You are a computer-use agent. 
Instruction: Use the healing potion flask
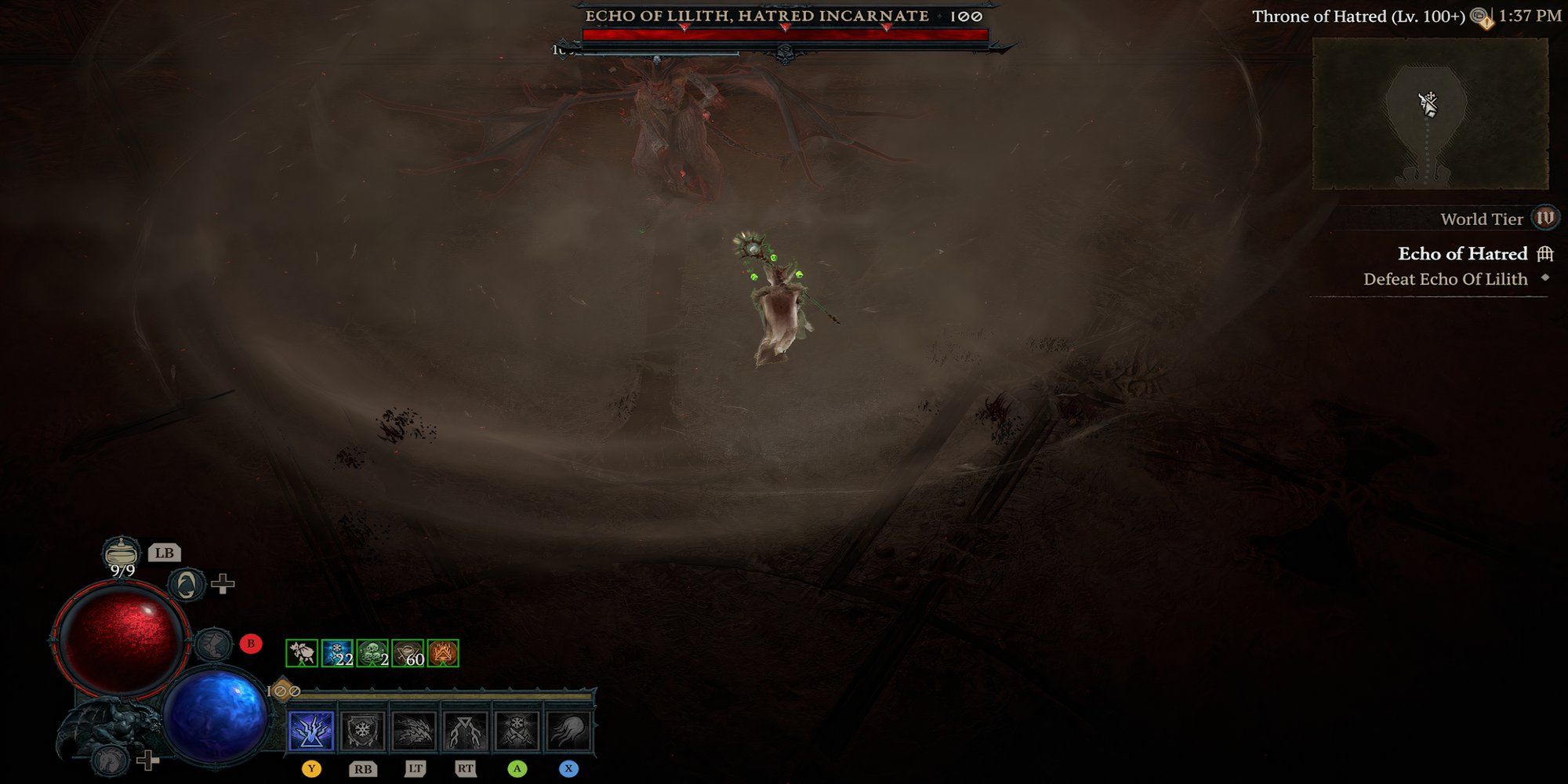122,553
